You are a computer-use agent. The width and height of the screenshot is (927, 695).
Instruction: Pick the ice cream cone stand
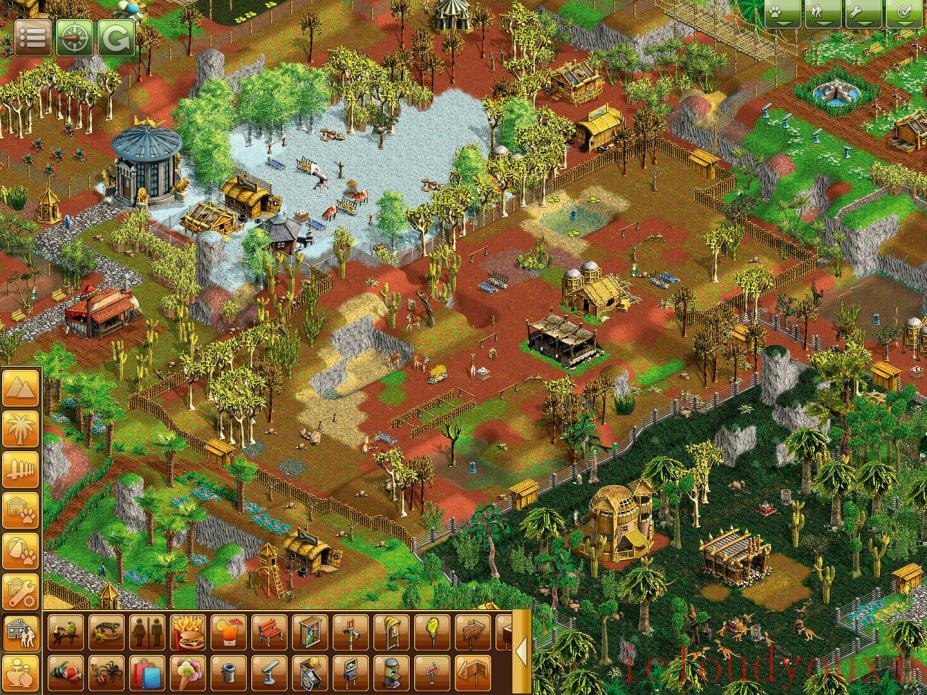188,672
